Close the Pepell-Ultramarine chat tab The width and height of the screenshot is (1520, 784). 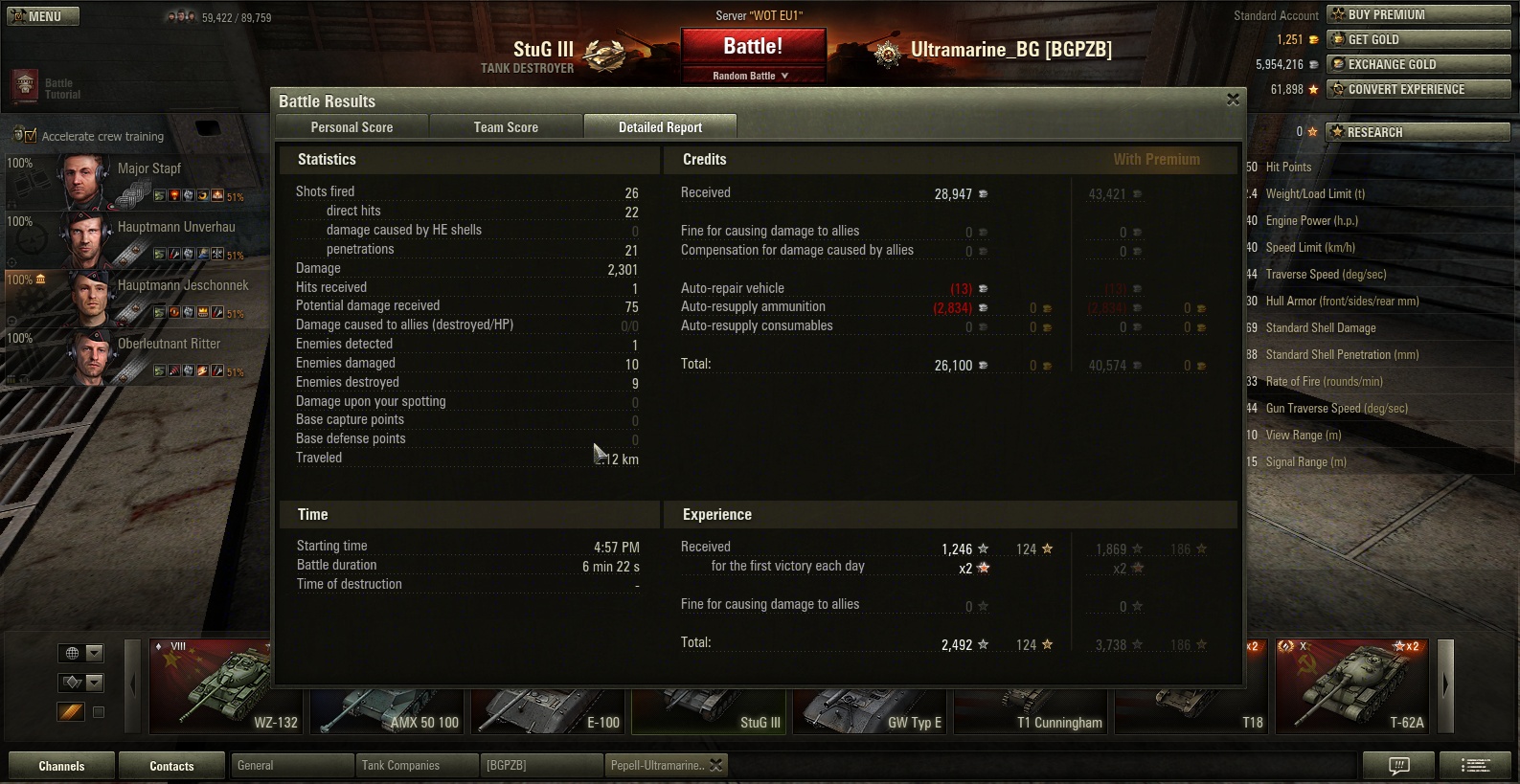(x=717, y=765)
